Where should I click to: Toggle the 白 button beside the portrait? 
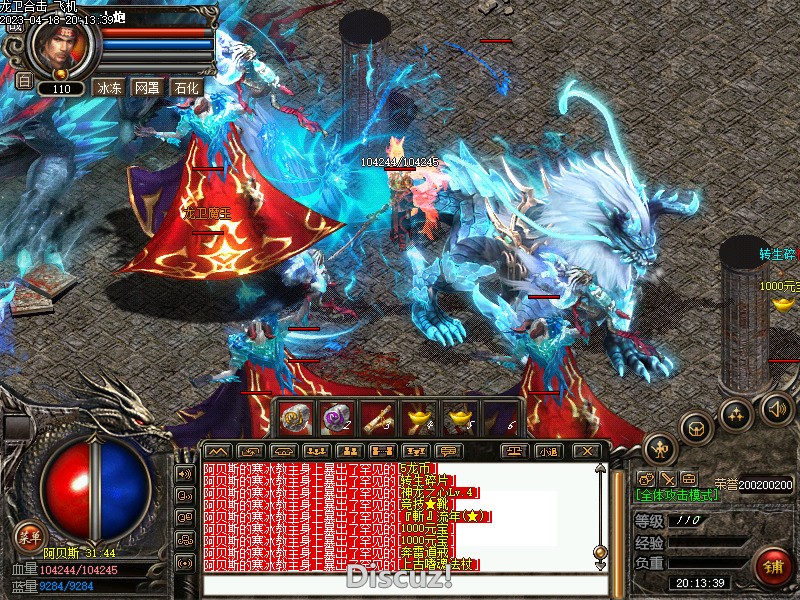pos(23,80)
